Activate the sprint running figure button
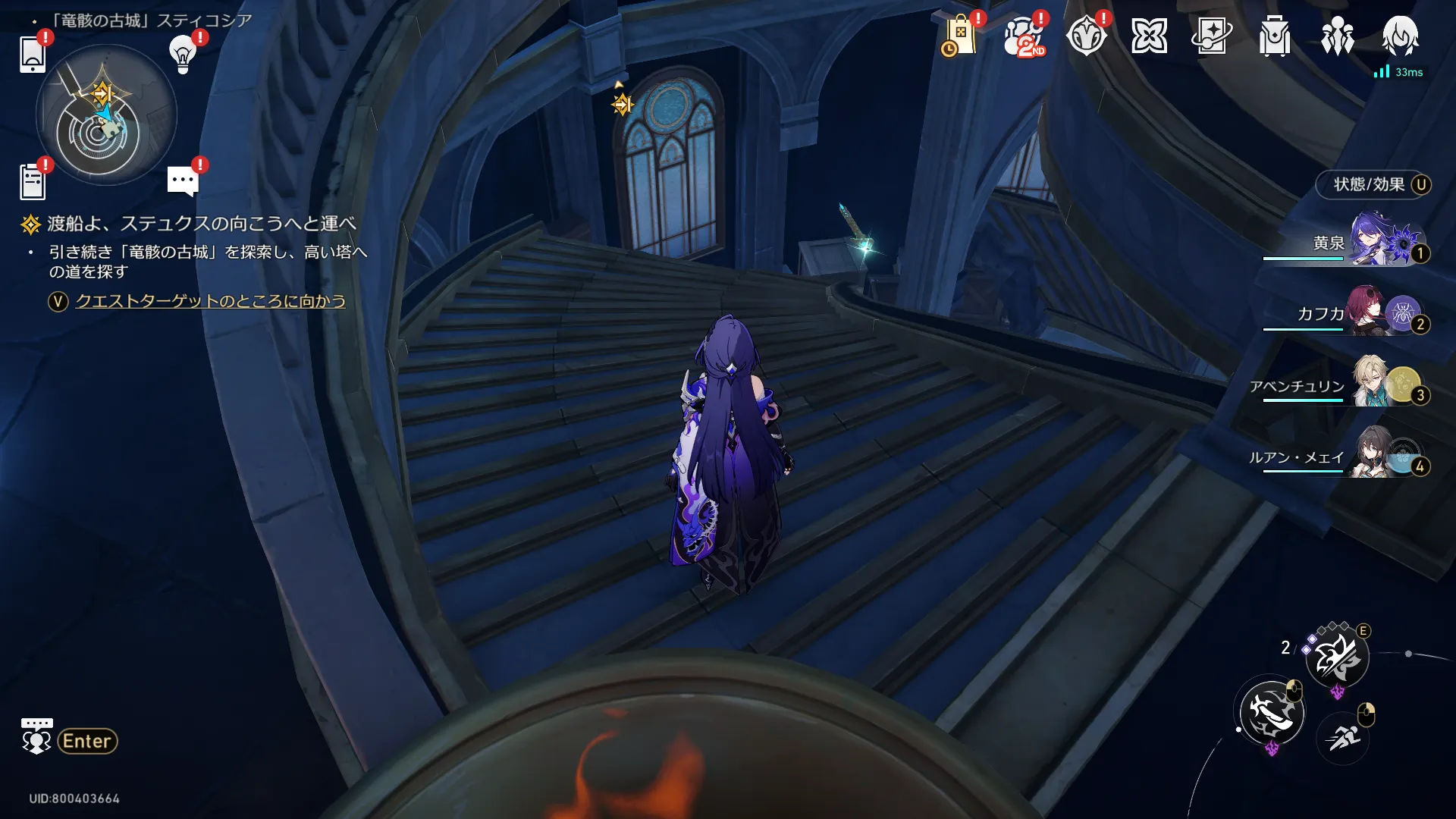The height and width of the screenshot is (819, 1456). pos(1344,736)
